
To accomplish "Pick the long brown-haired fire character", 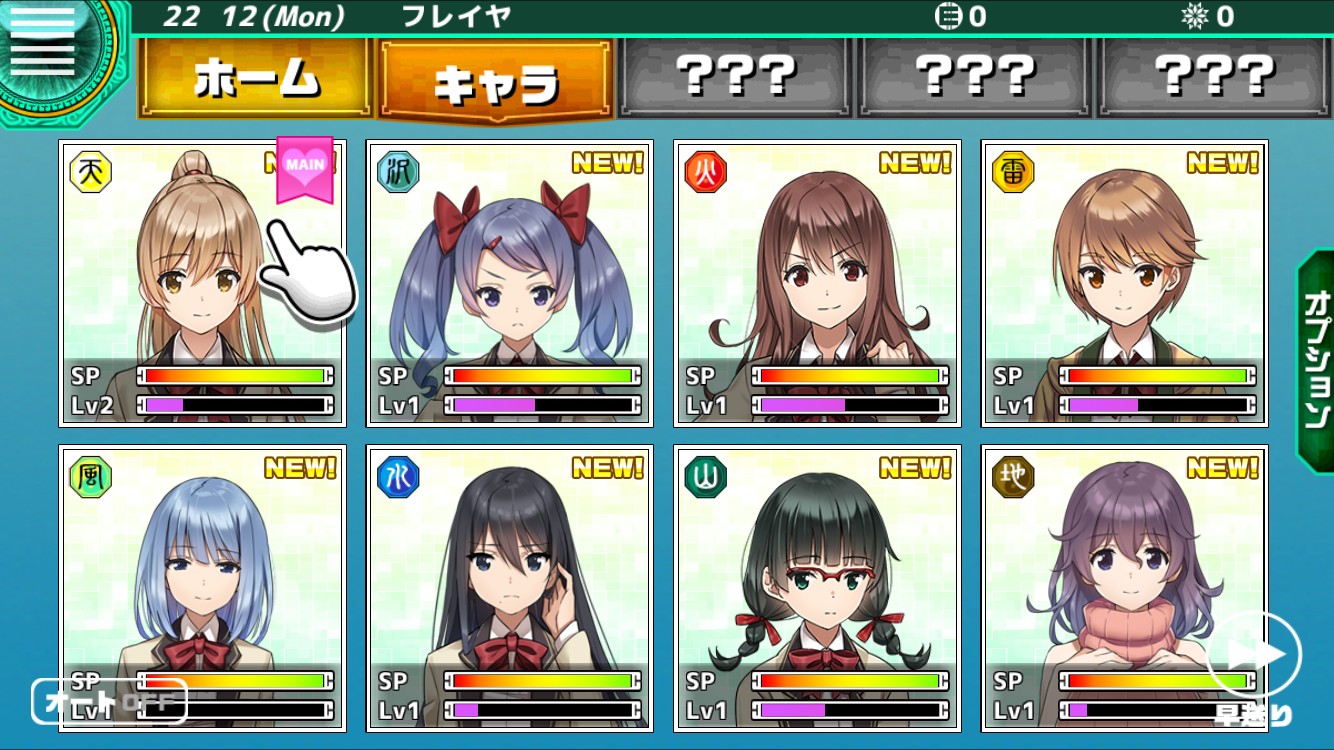I will point(817,283).
